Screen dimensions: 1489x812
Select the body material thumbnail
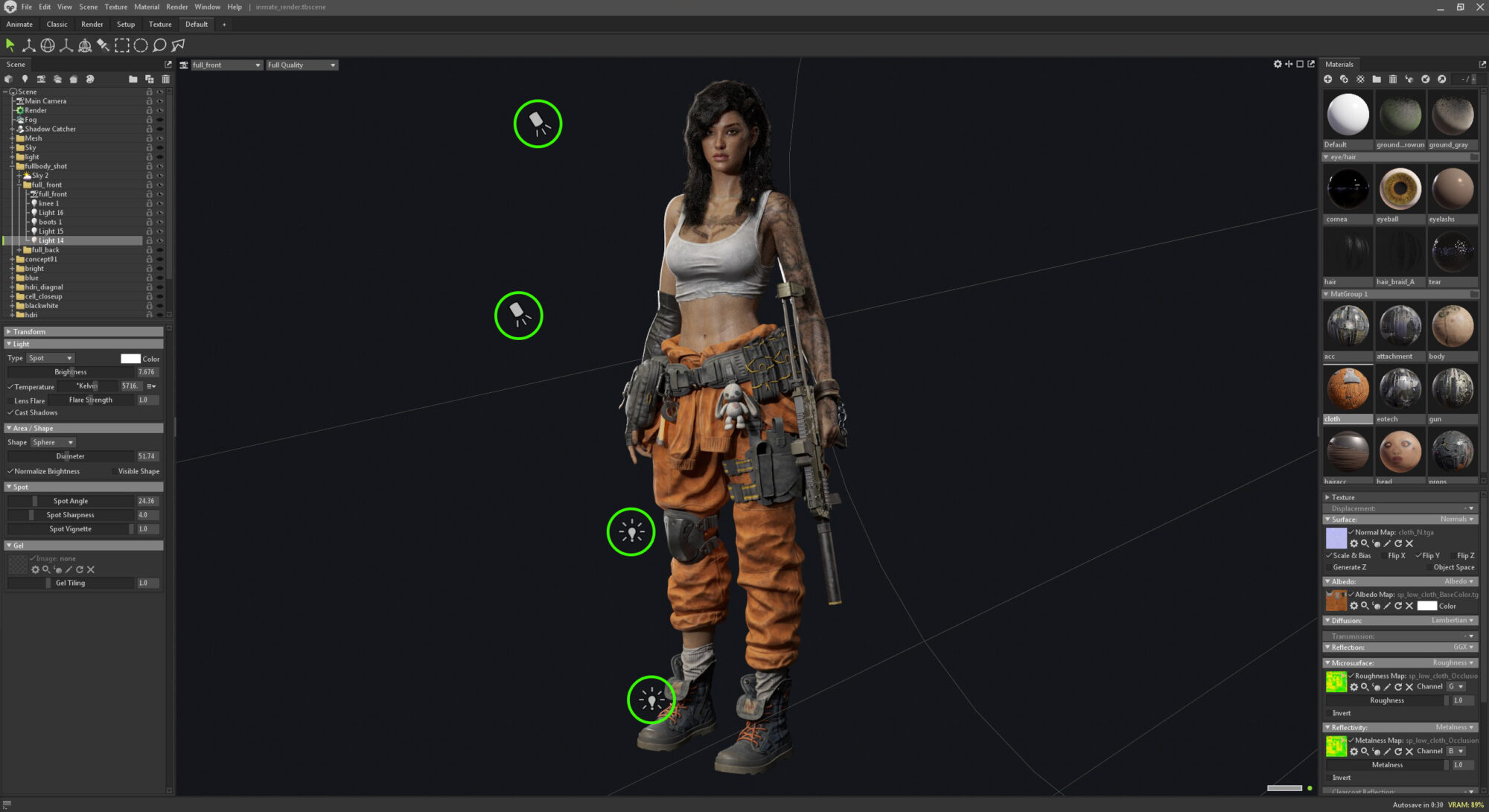pos(1452,327)
